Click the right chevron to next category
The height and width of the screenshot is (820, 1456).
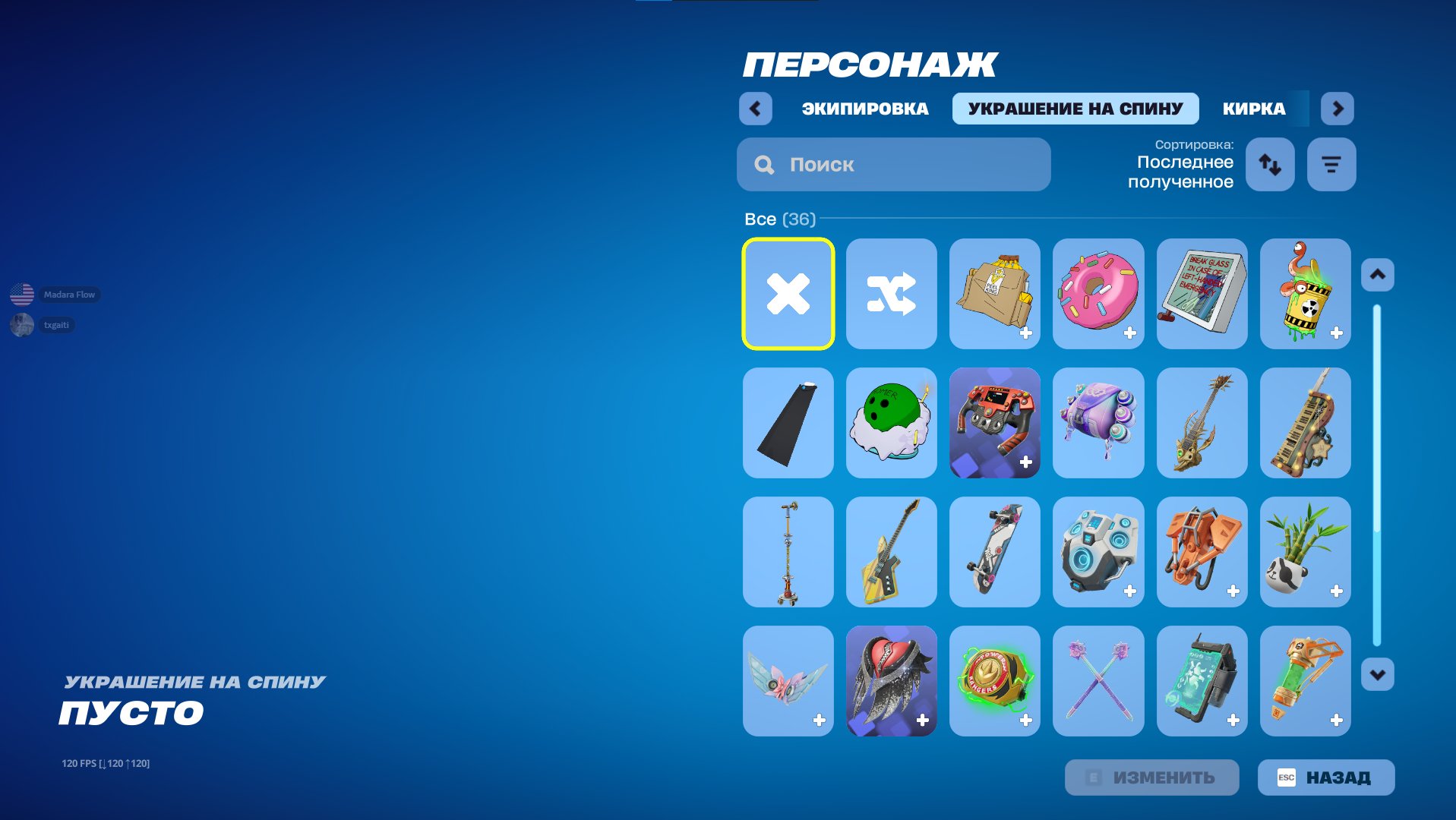pyautogui.click(x=1338, y=109)
